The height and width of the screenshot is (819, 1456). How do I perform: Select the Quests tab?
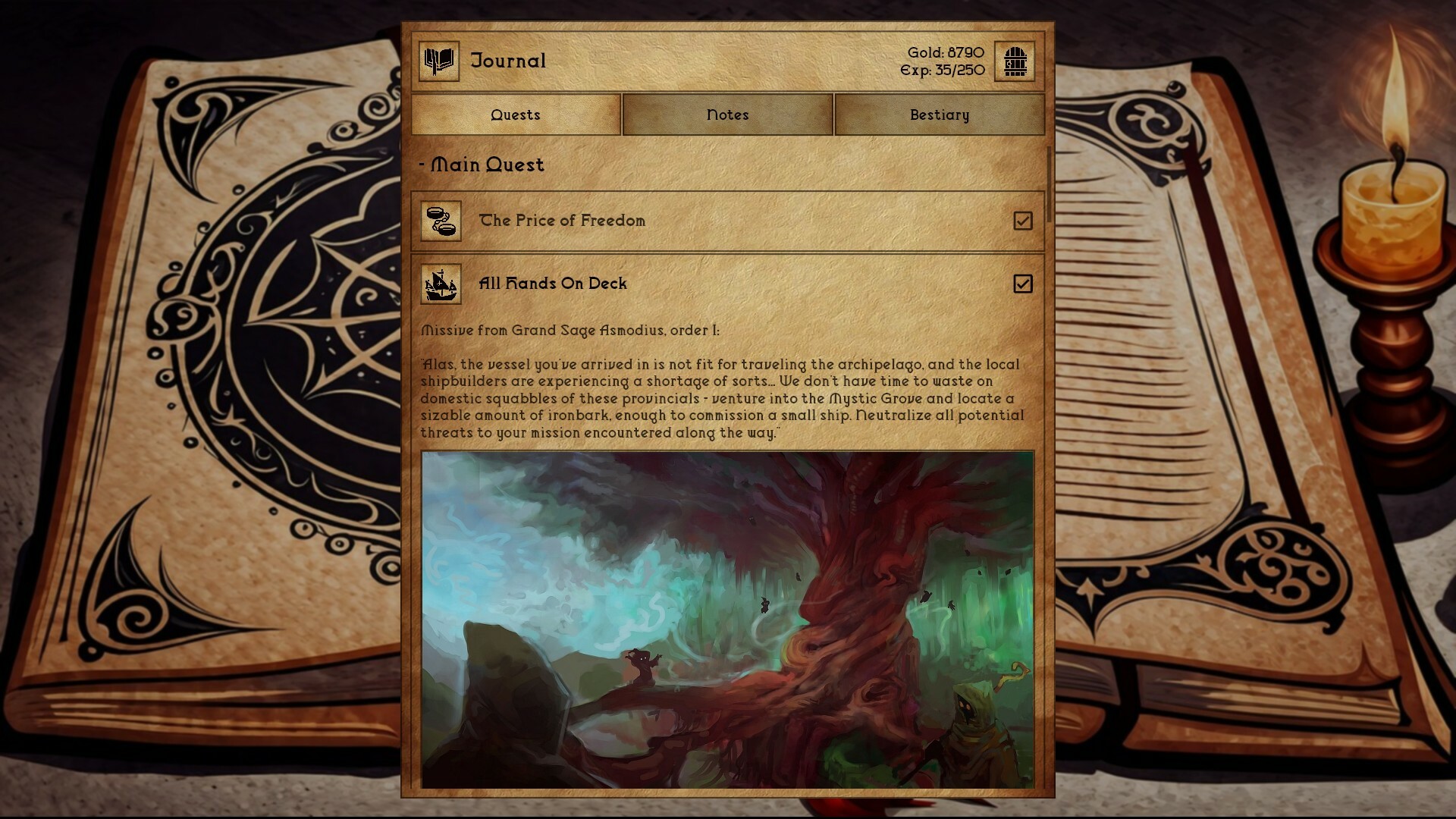515,115
